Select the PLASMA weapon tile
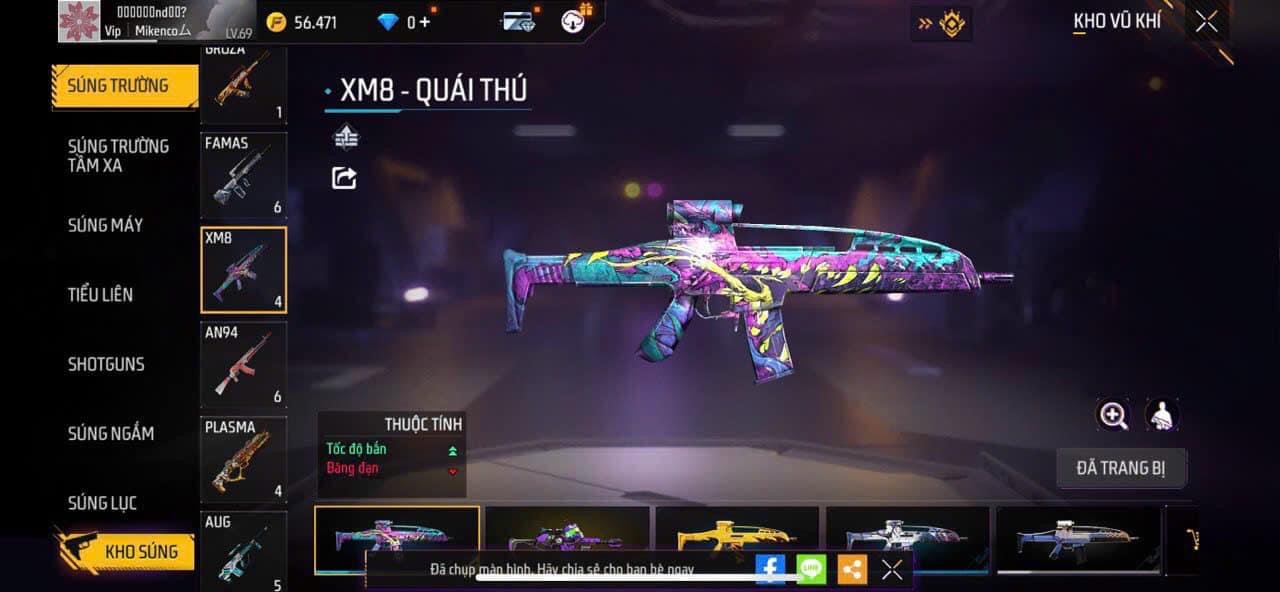Viewport: 1280px width, 592px height. click(243, 459)
